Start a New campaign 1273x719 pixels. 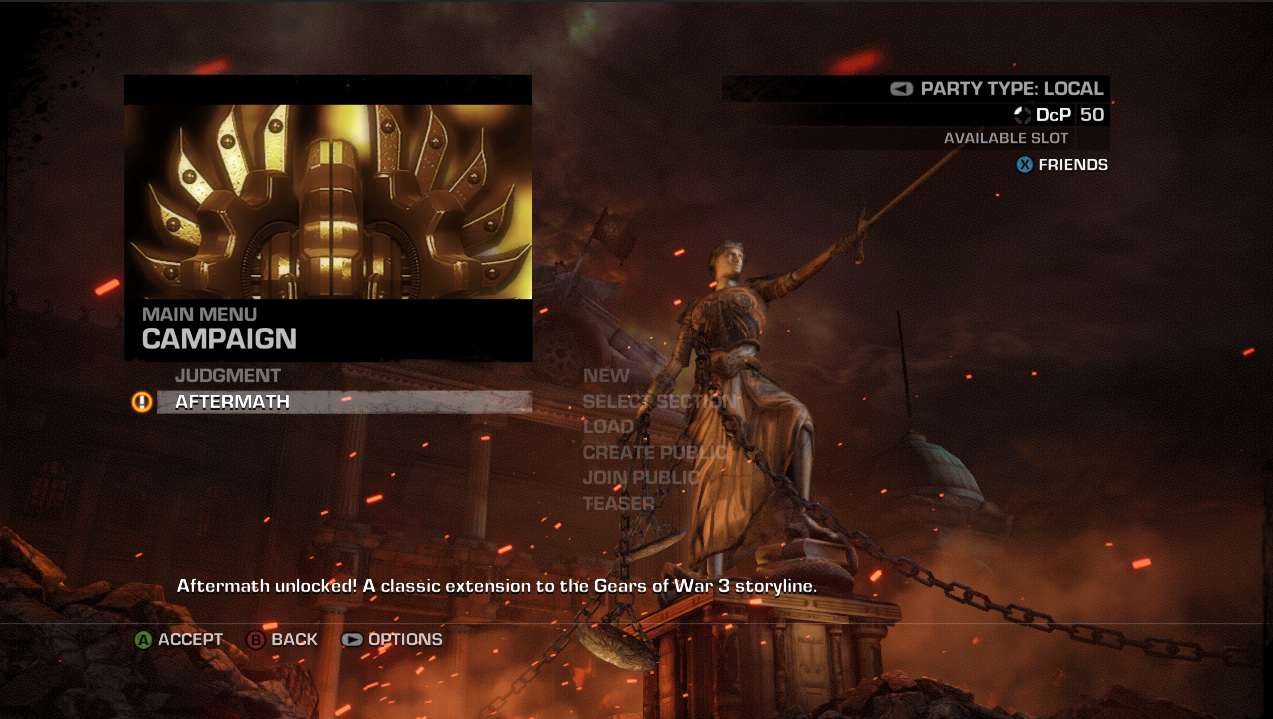coord(606,376)
